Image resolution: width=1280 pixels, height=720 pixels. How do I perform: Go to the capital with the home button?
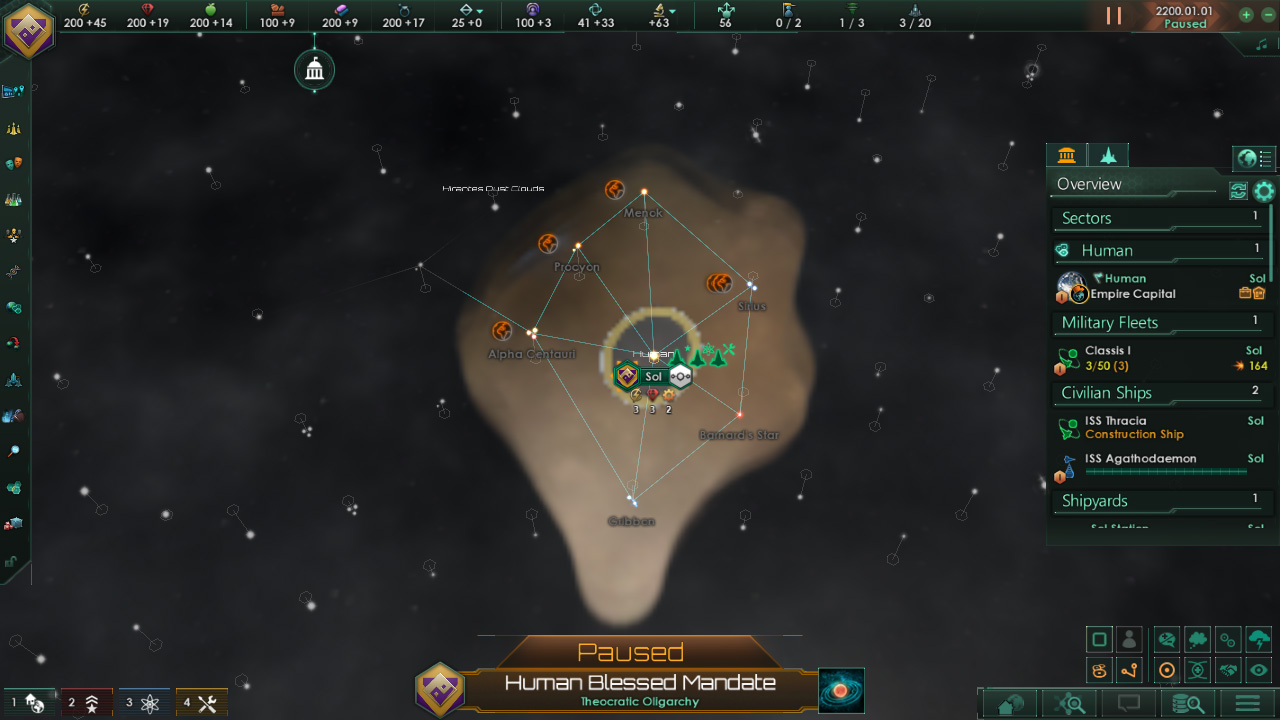click(1011, 704)
